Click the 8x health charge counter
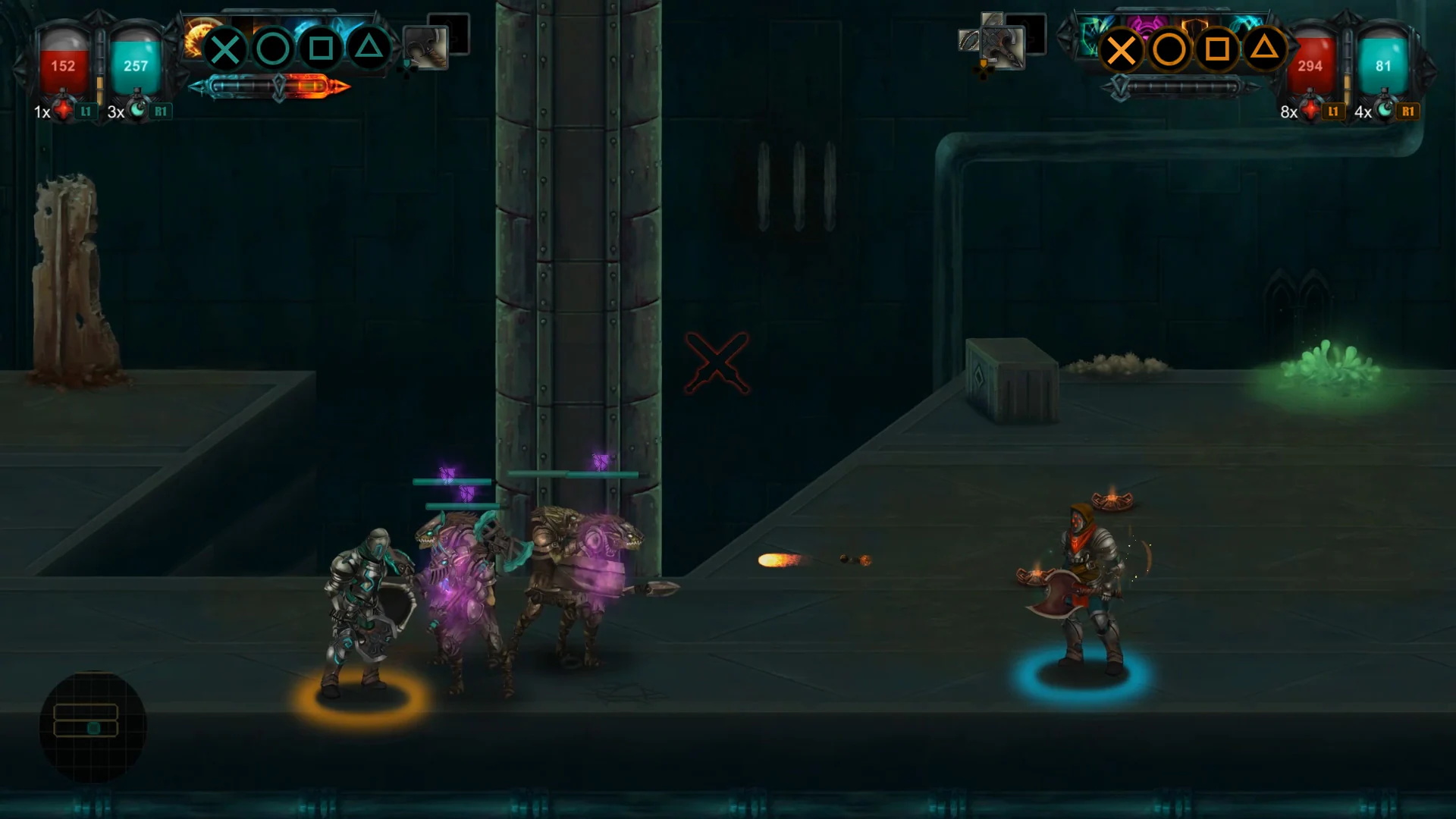Screen dimensions: 1456x819 point(1287,111)
